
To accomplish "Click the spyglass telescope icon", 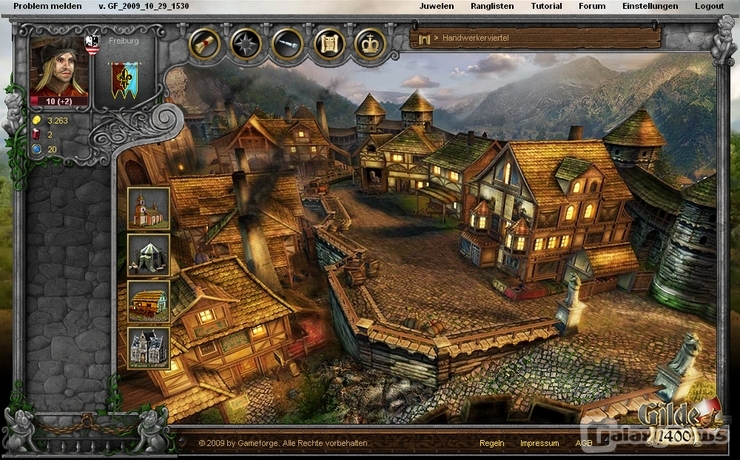I will click(x=288, y=43).
